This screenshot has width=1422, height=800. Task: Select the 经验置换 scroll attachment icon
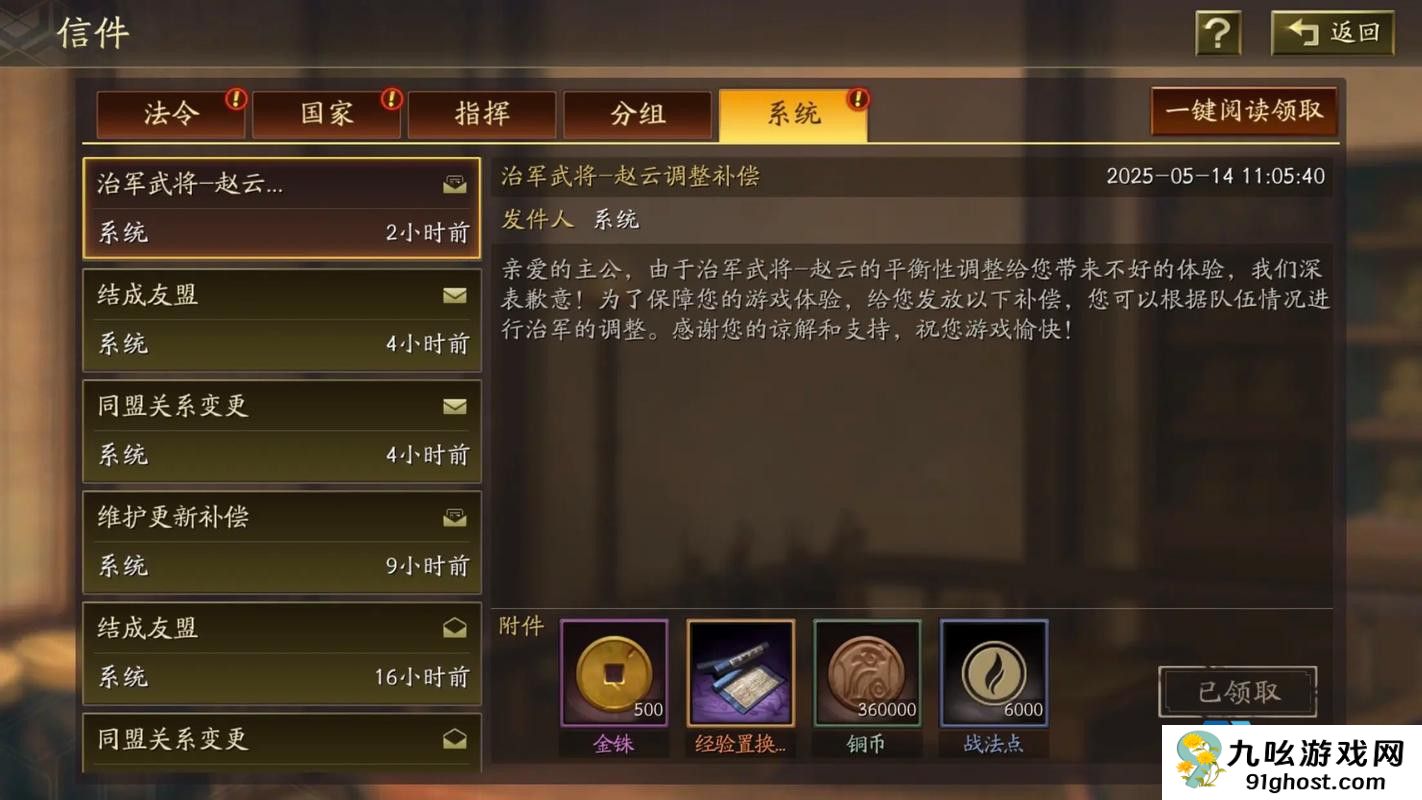(740, 670)
